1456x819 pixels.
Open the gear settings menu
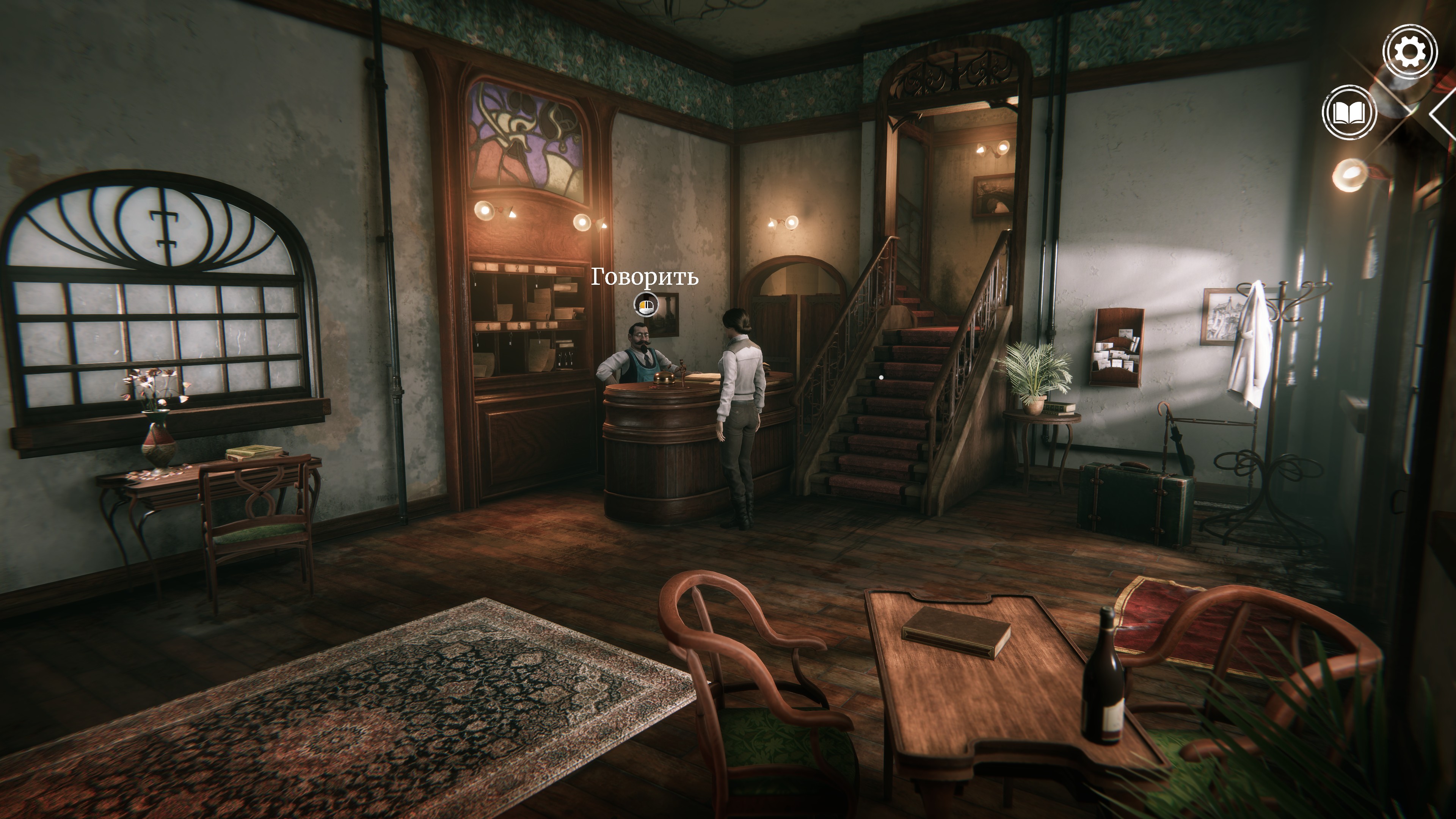[1409, 52]
